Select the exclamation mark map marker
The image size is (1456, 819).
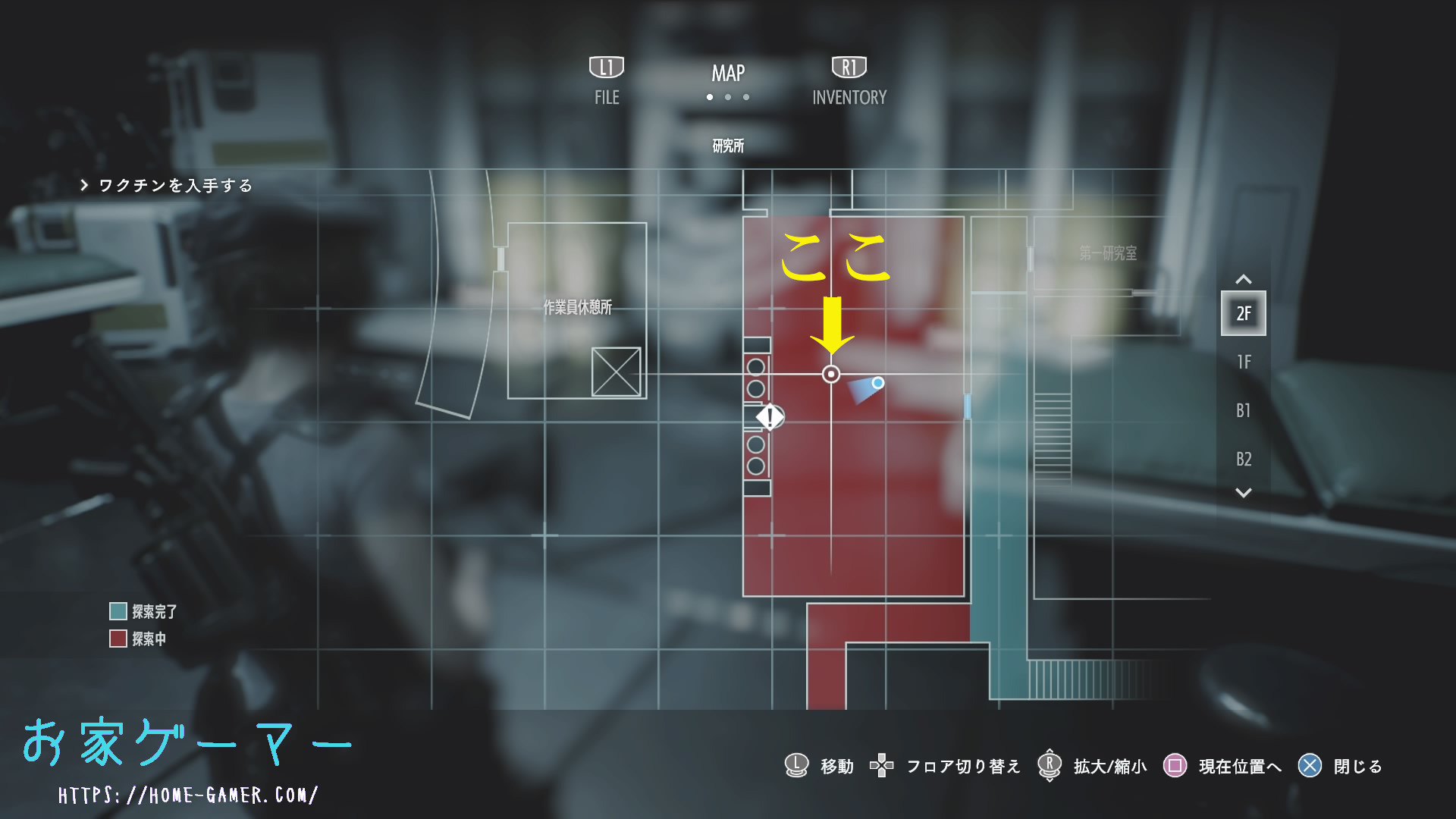770,416
